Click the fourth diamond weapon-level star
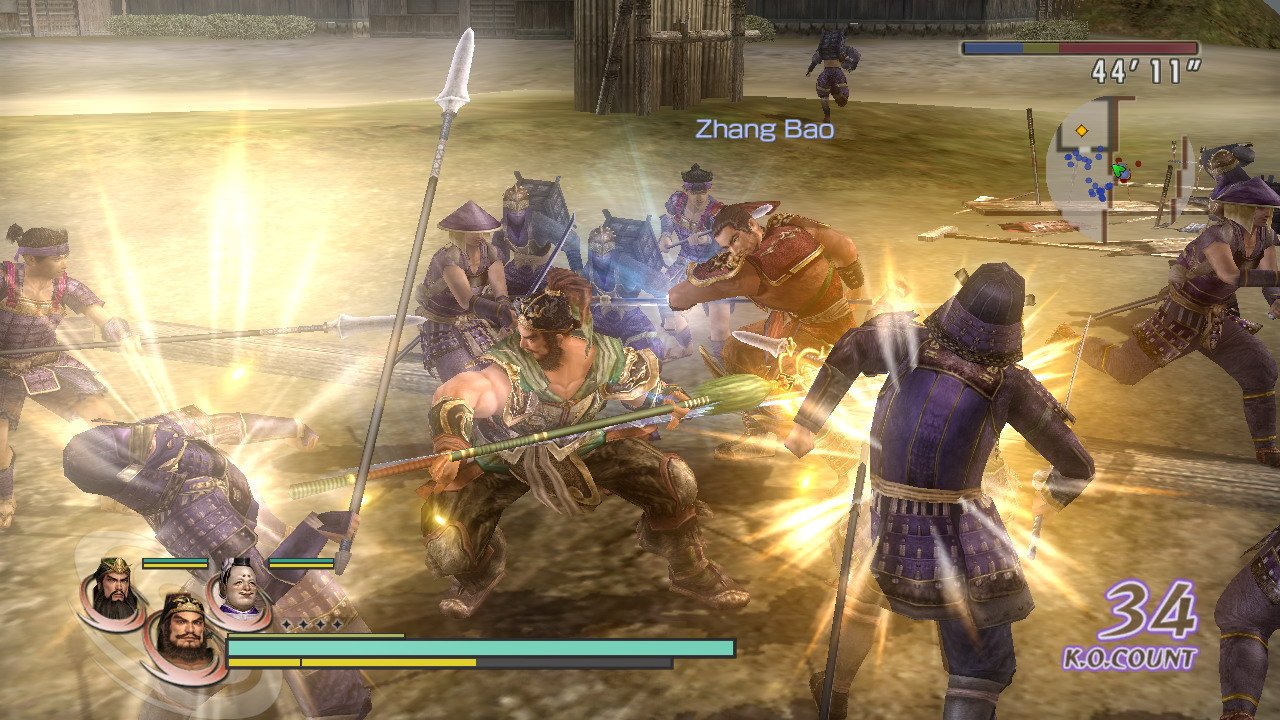The width and height of the screenshot is (1280, 720). pos(338,625)
